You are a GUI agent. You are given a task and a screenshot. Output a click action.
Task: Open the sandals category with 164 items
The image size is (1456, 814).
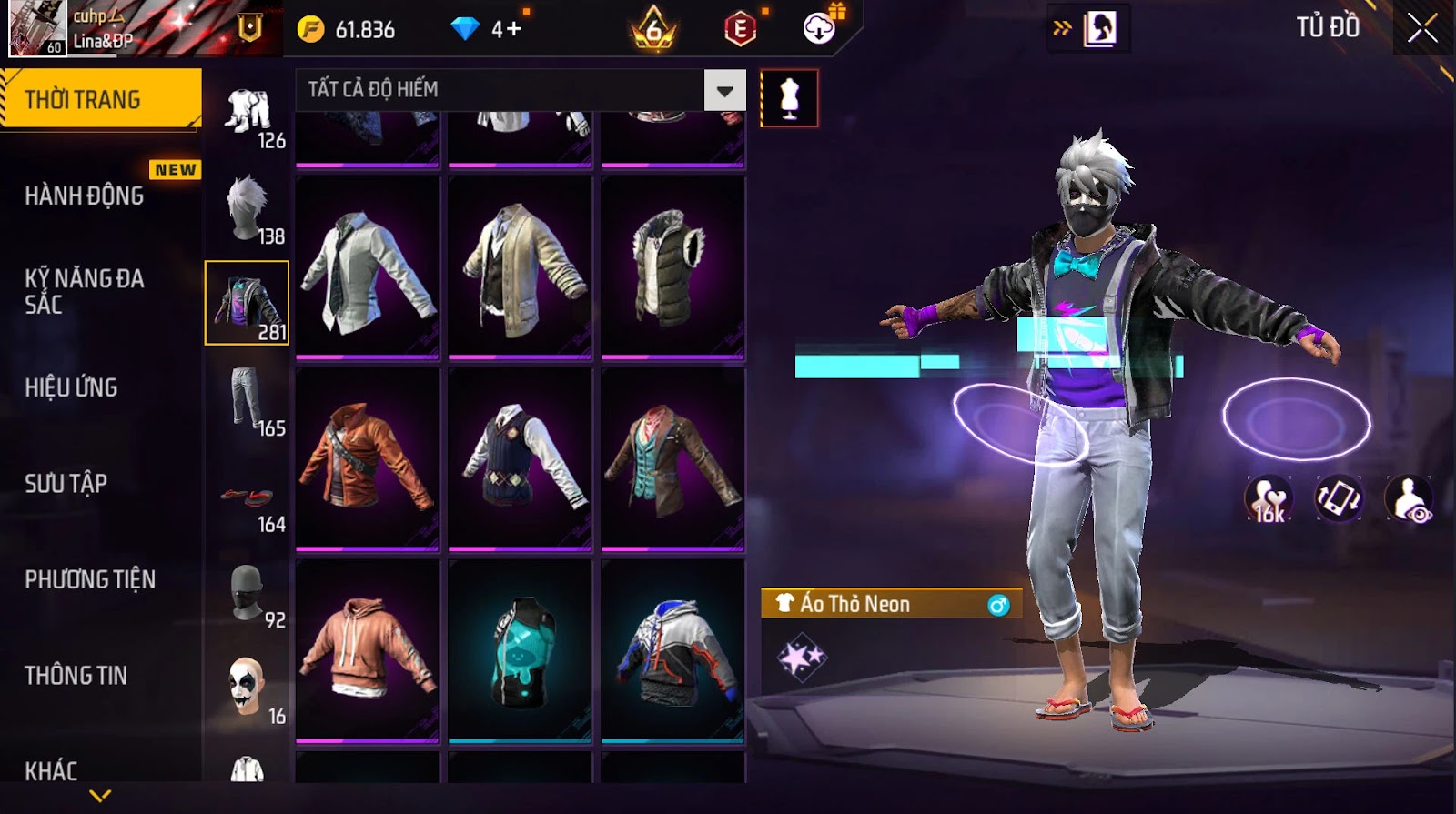[x=248, y=498]
